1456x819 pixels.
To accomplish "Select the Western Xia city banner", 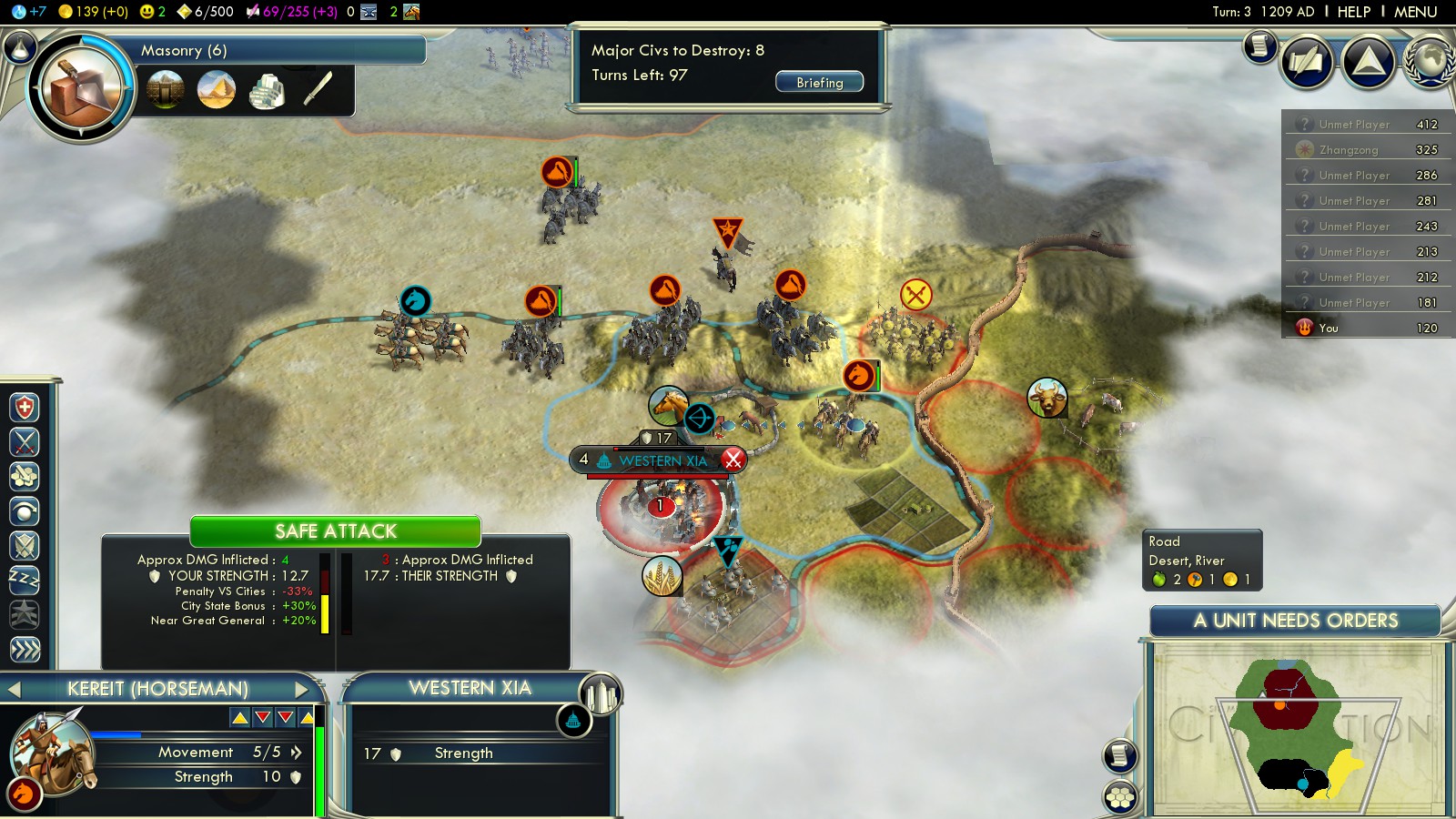I will point(662,460).
